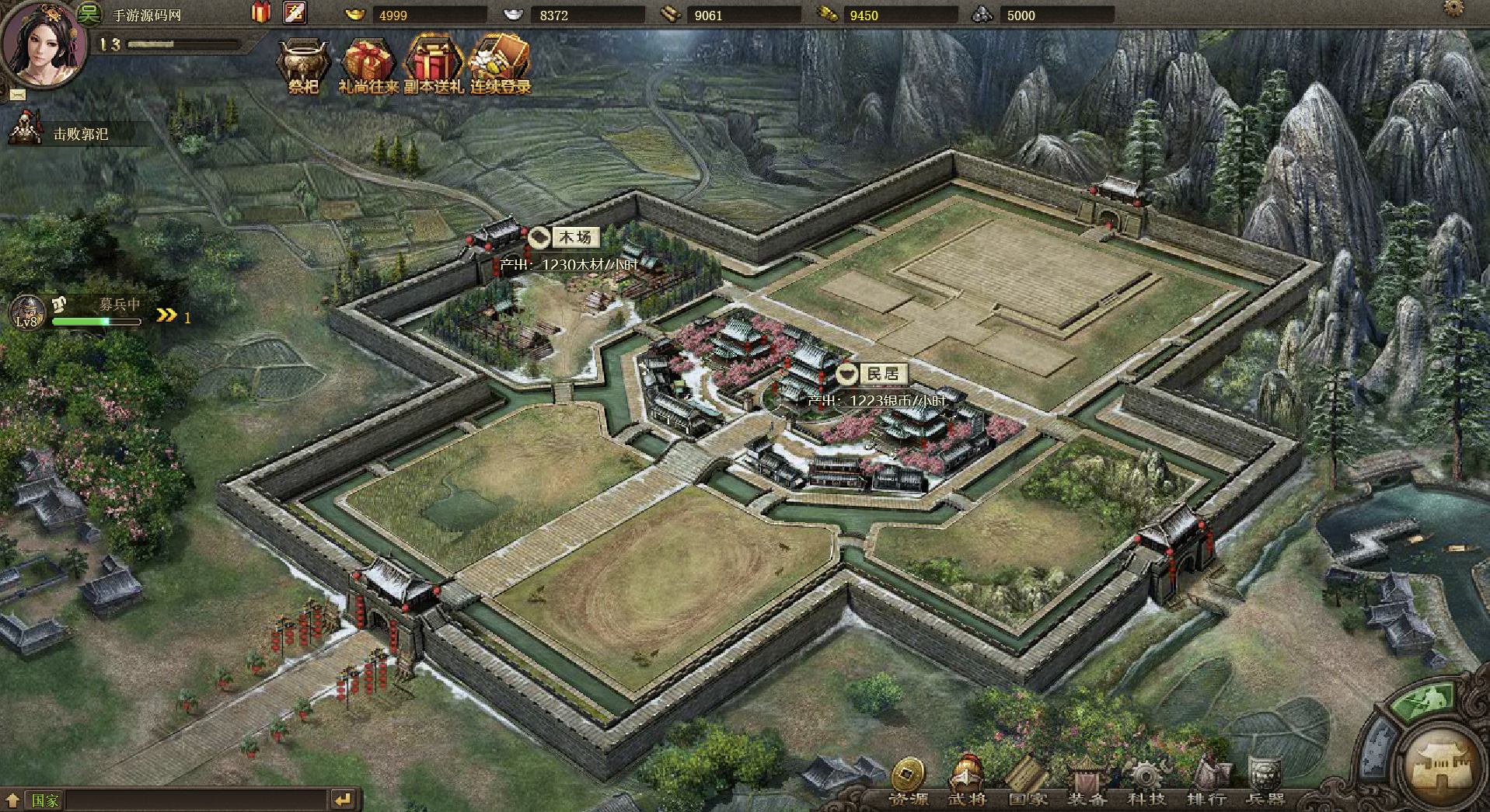The height and width of the screenshot is (812, 1490).
Task: Open the red gift box in top bar
Action: (261, 12)
